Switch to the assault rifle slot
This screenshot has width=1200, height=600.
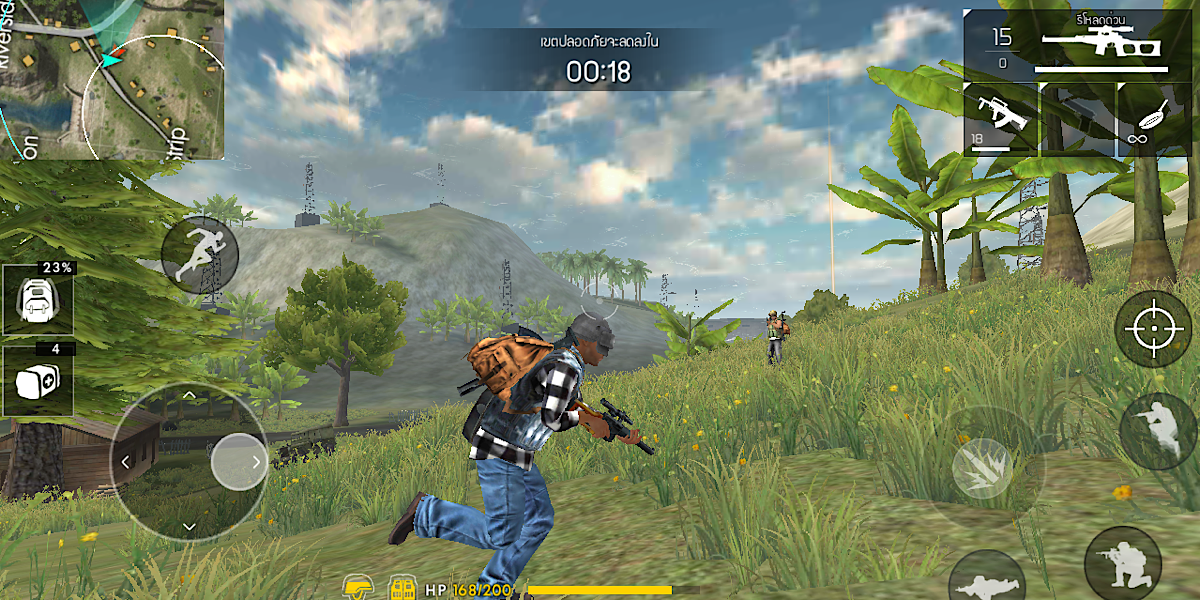pos(1001,119)
